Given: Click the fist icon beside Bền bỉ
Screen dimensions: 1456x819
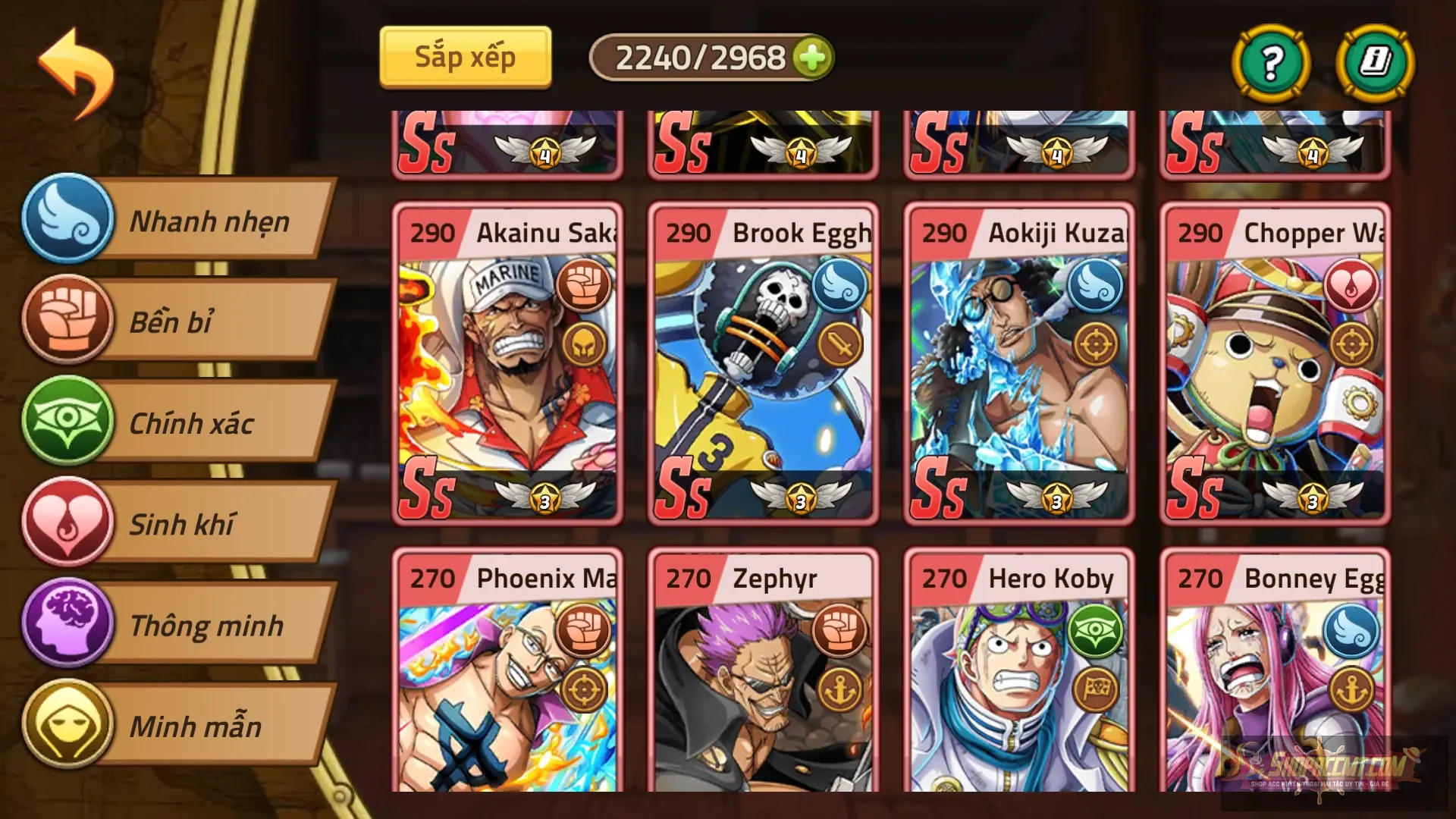Looking at the screenshot, I should [x=67, y=322].
